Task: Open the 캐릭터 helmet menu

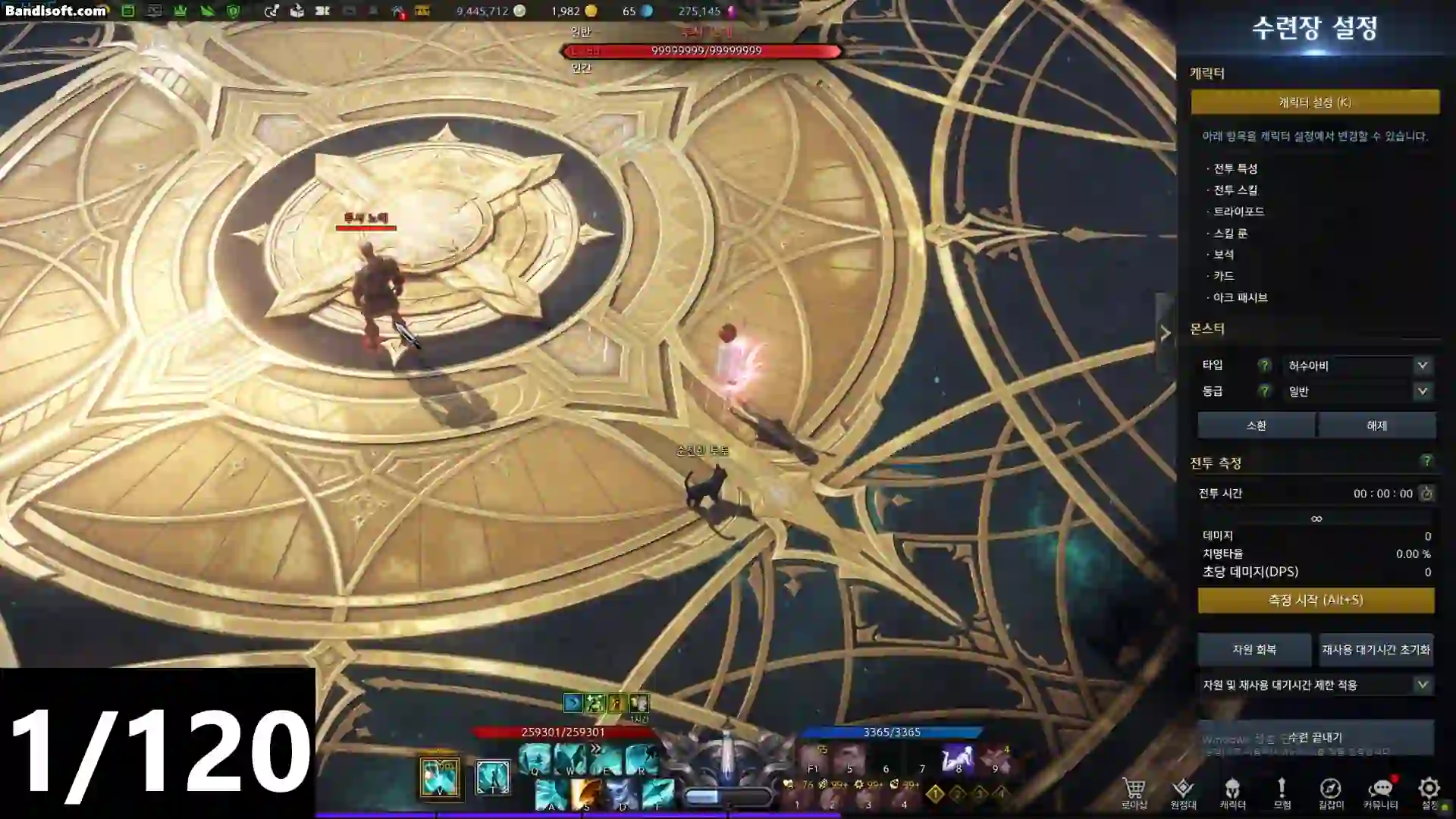Action: [x=1232, y=791]
